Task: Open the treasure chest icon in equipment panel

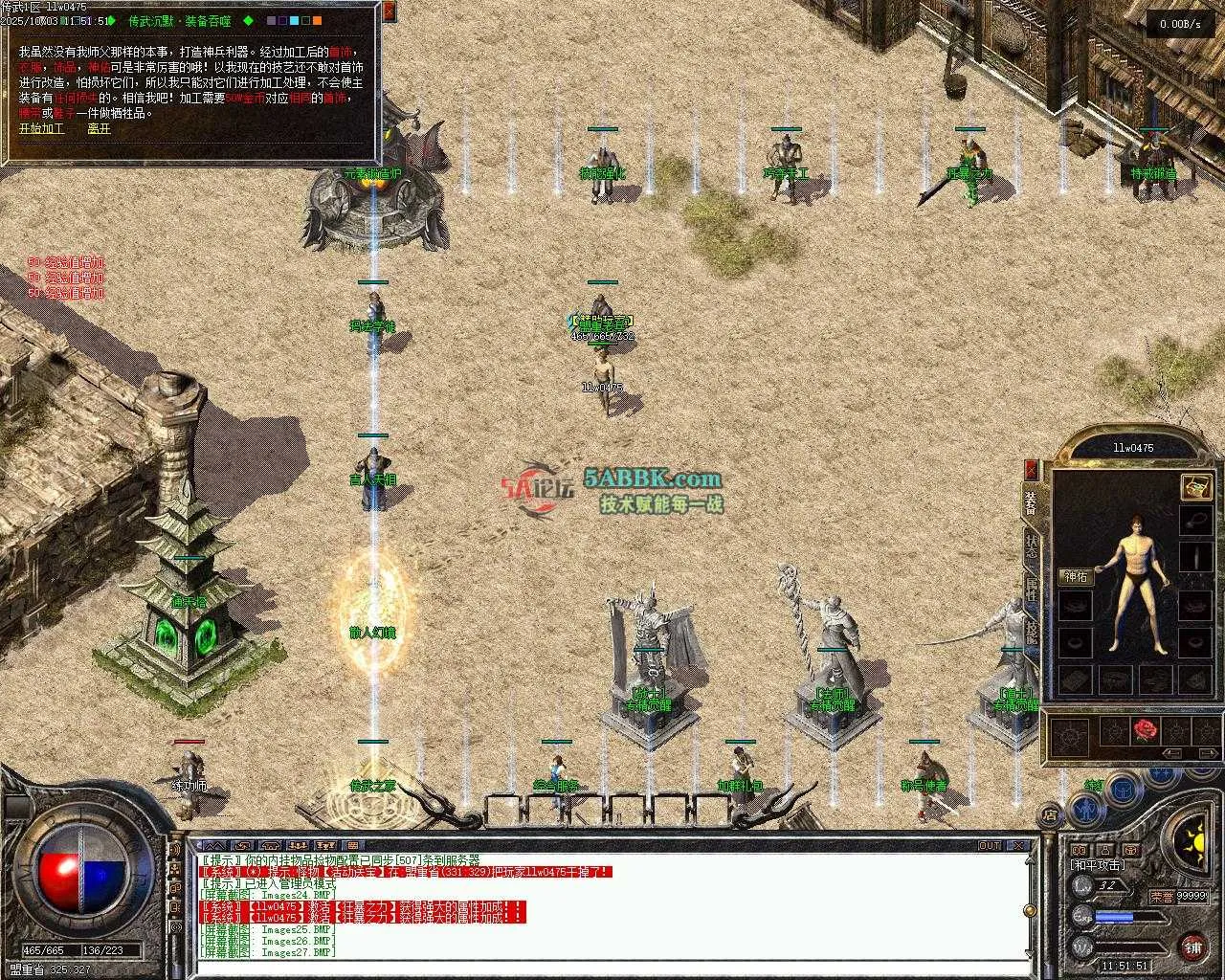Action: (x=1195, y=486)
